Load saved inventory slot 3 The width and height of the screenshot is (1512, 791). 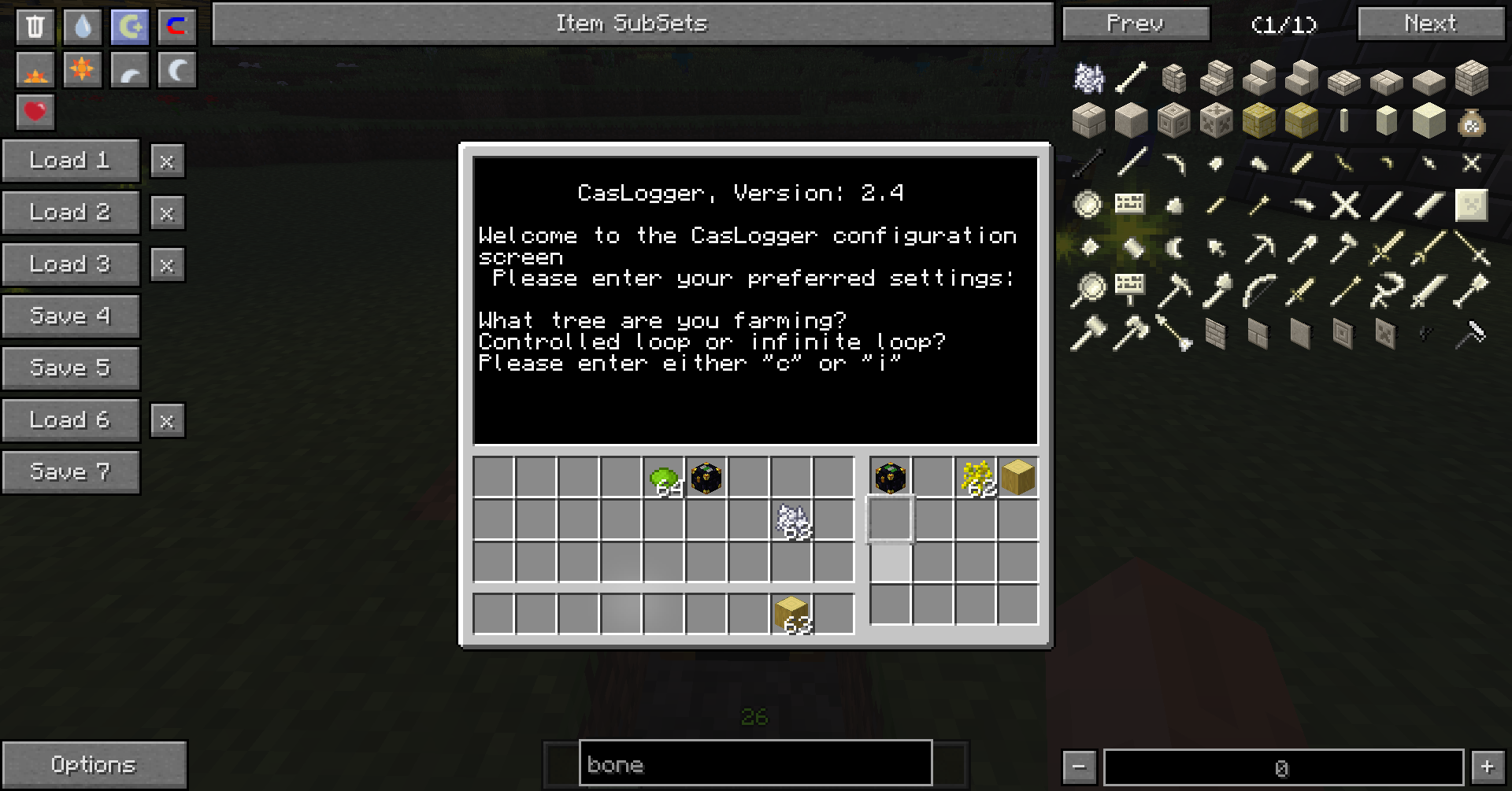tap(70, 264)
